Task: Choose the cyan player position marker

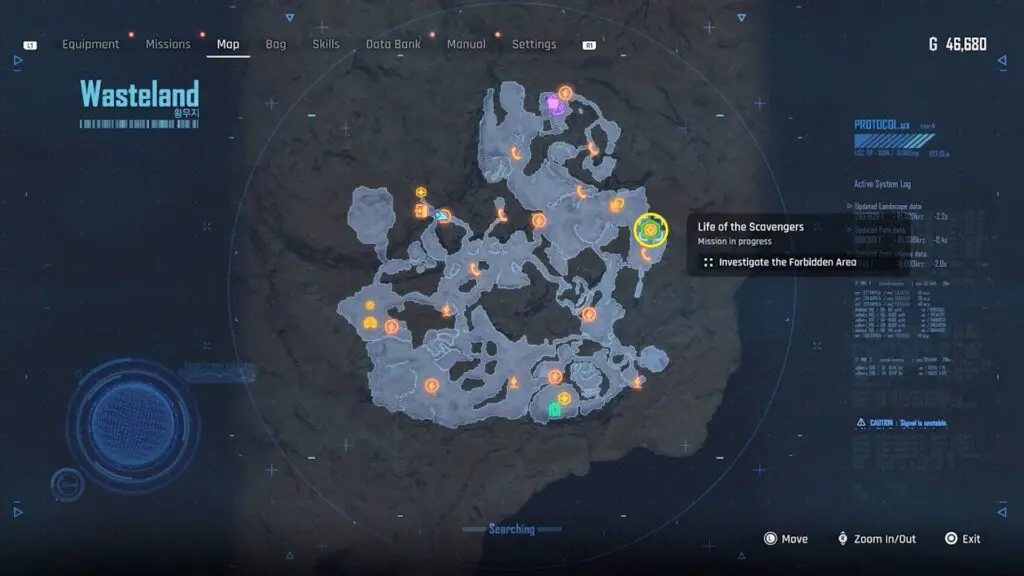Action: (442, 214)
